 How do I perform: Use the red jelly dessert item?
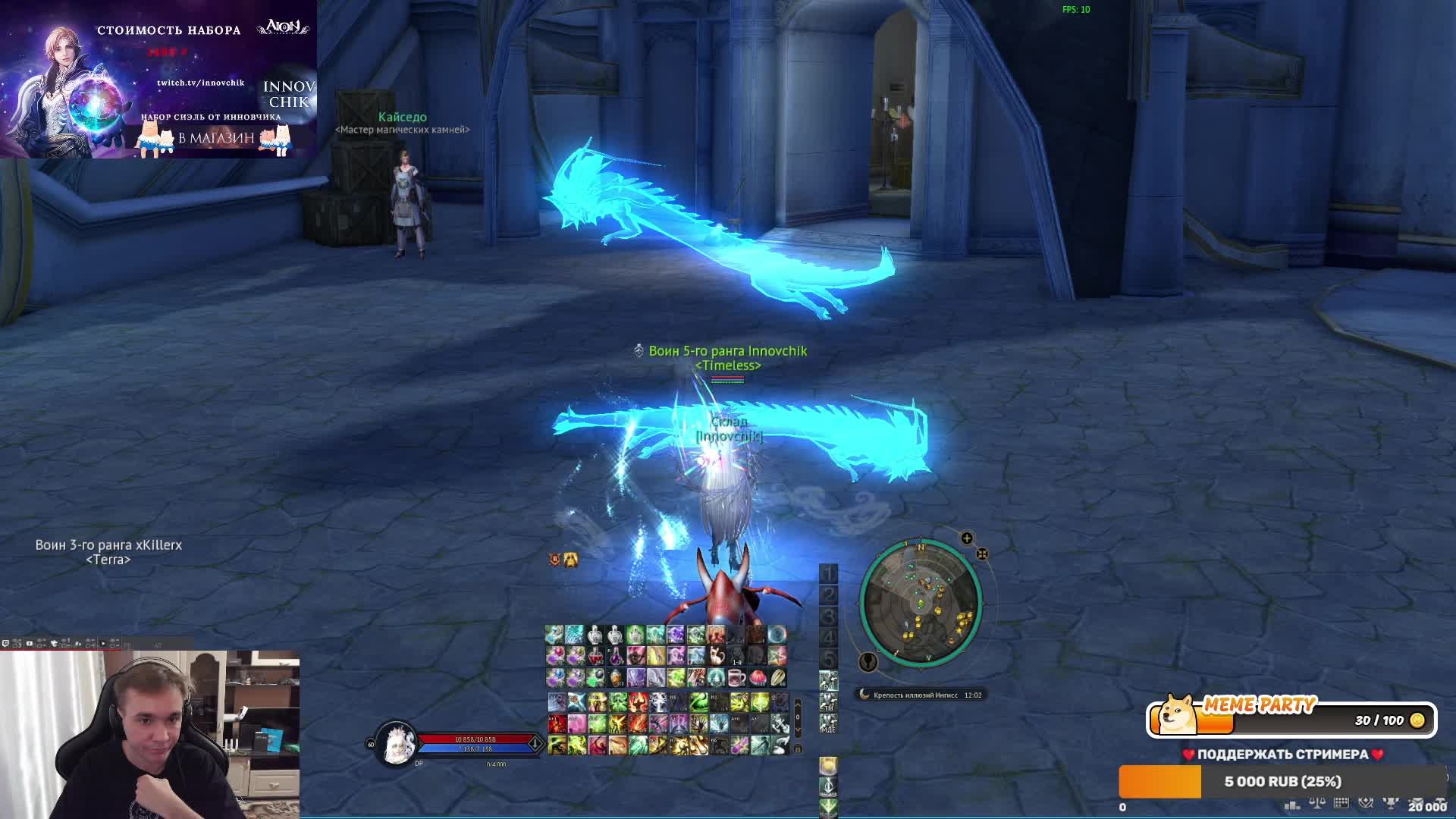click(757, 677)
